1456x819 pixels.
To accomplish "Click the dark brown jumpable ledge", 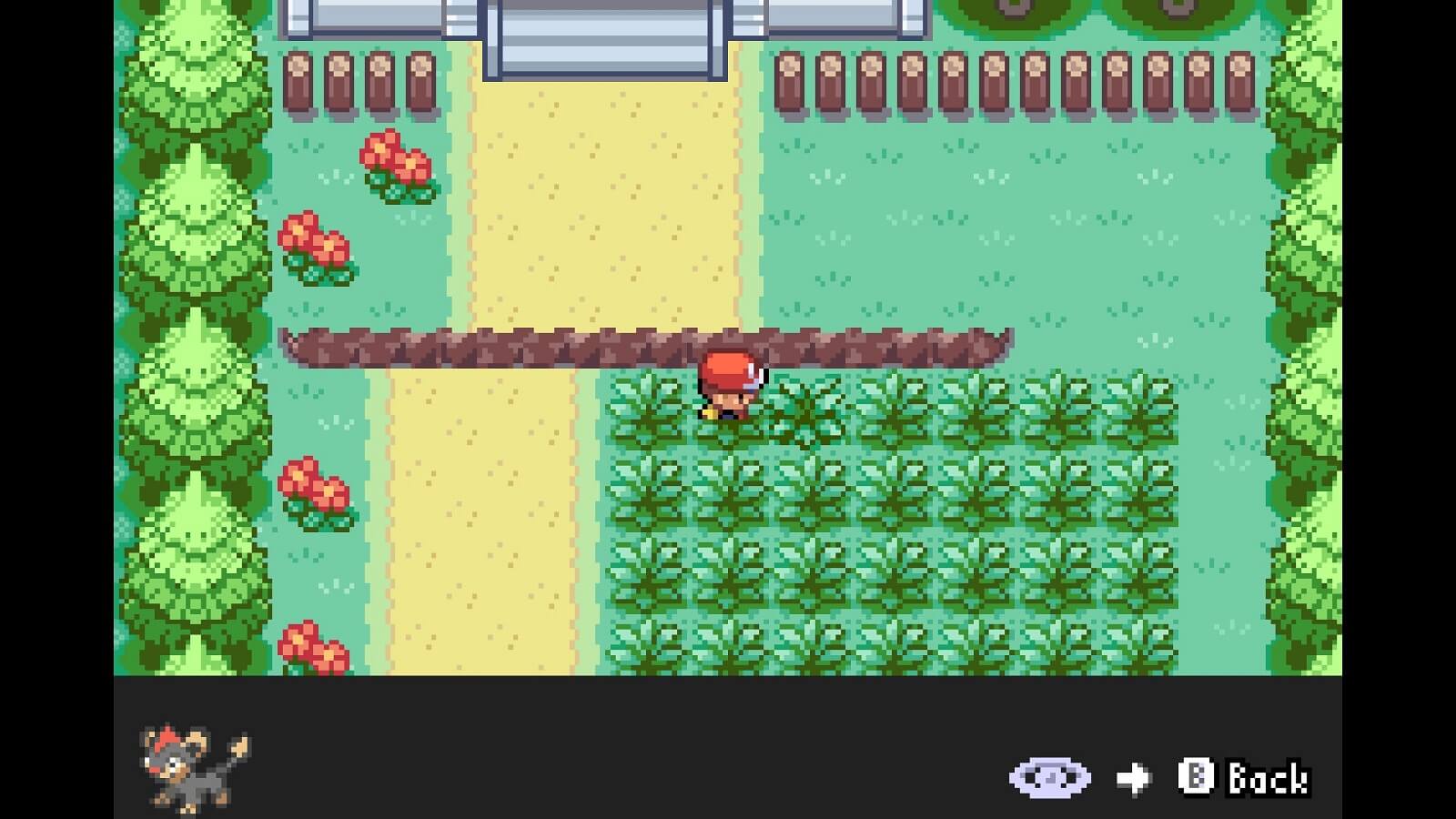I will (546, 344).
